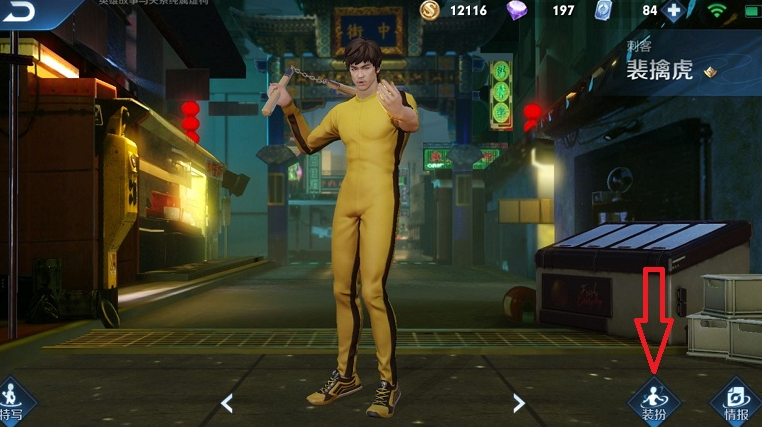Go back using the top-left arrow
Viewport: 762px width, 427px height.
19,12
